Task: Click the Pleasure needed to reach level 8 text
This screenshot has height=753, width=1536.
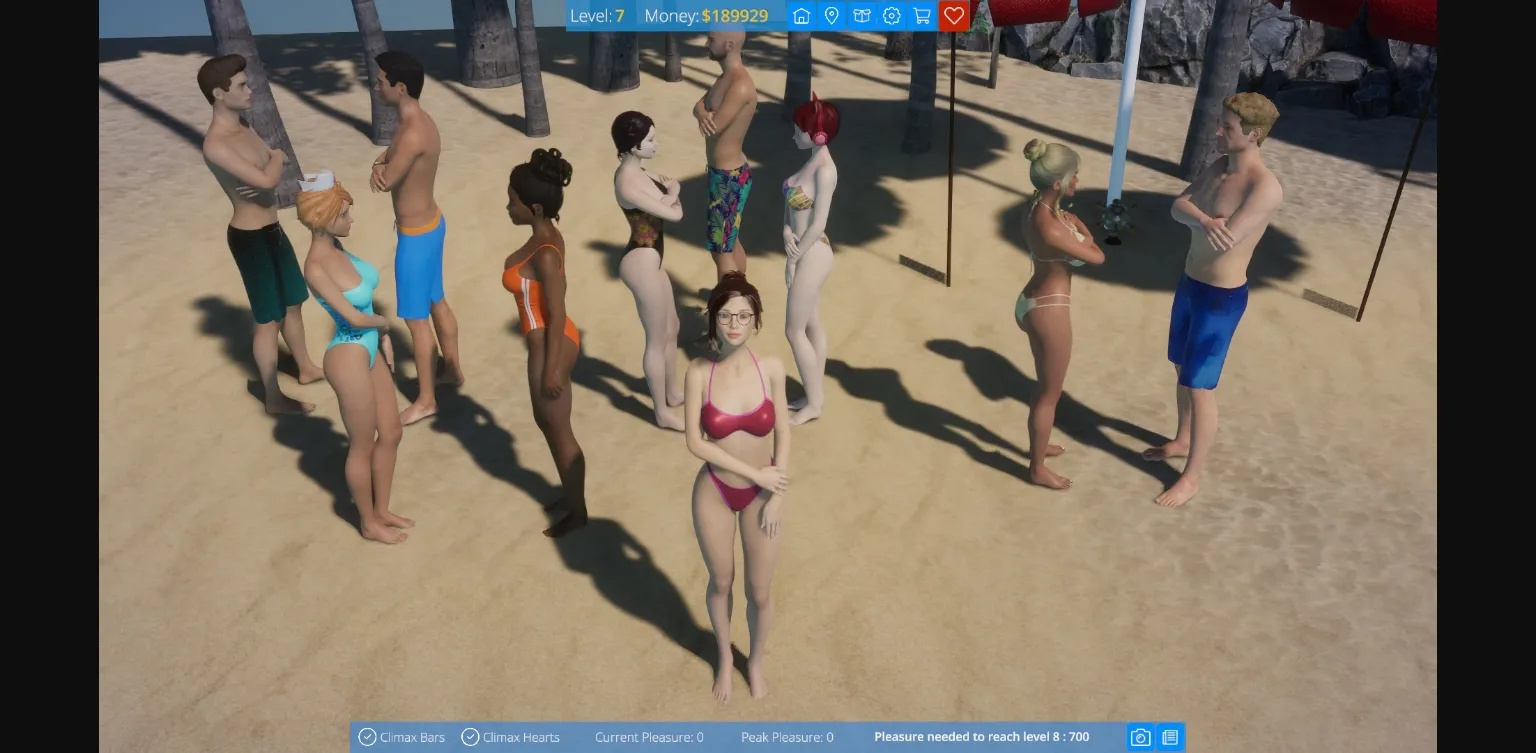Action: tap(981, 737)
